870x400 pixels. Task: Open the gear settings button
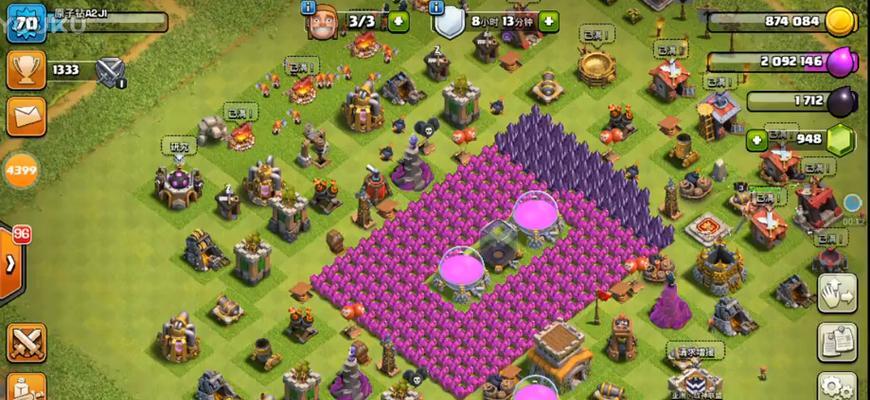836,387
